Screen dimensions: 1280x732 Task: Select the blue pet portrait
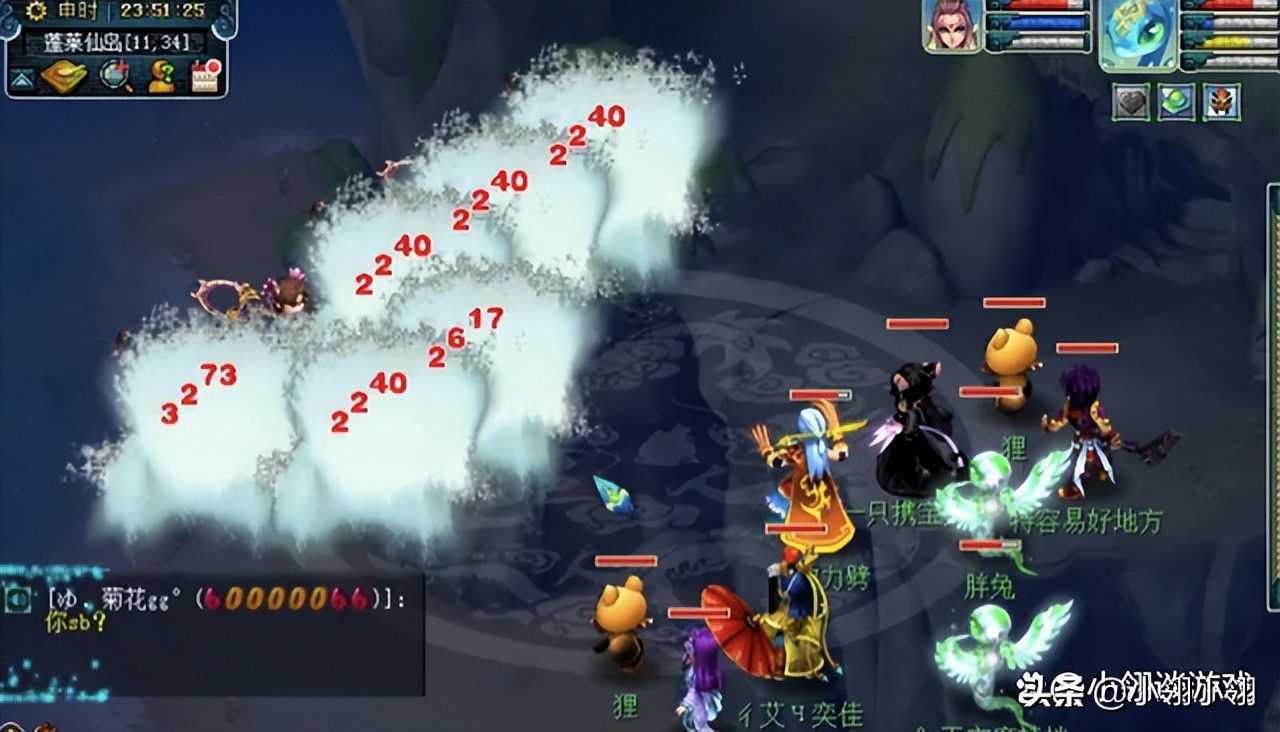point(1138,32)
